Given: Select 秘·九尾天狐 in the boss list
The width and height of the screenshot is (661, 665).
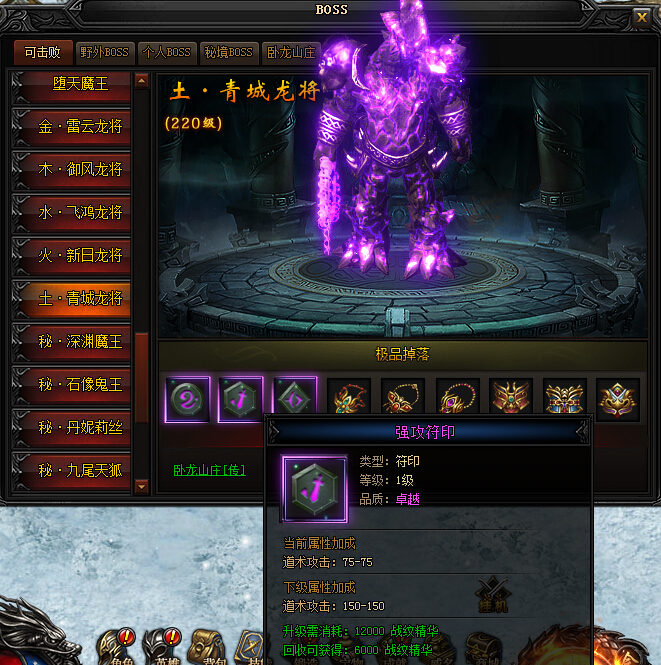Looking at the screenshot, I should 73,470.
